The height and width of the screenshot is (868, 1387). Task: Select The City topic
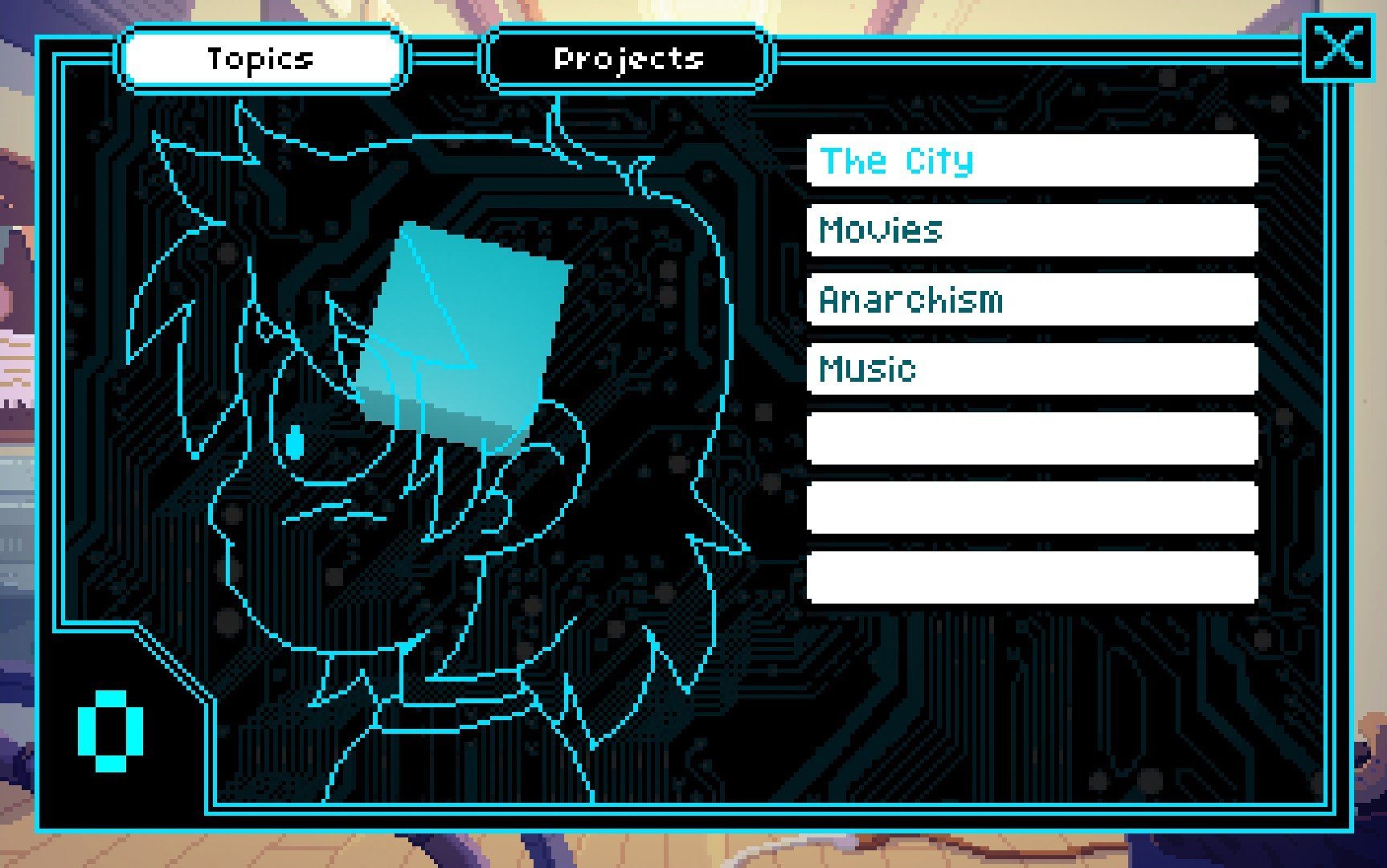click(1032, 161)
